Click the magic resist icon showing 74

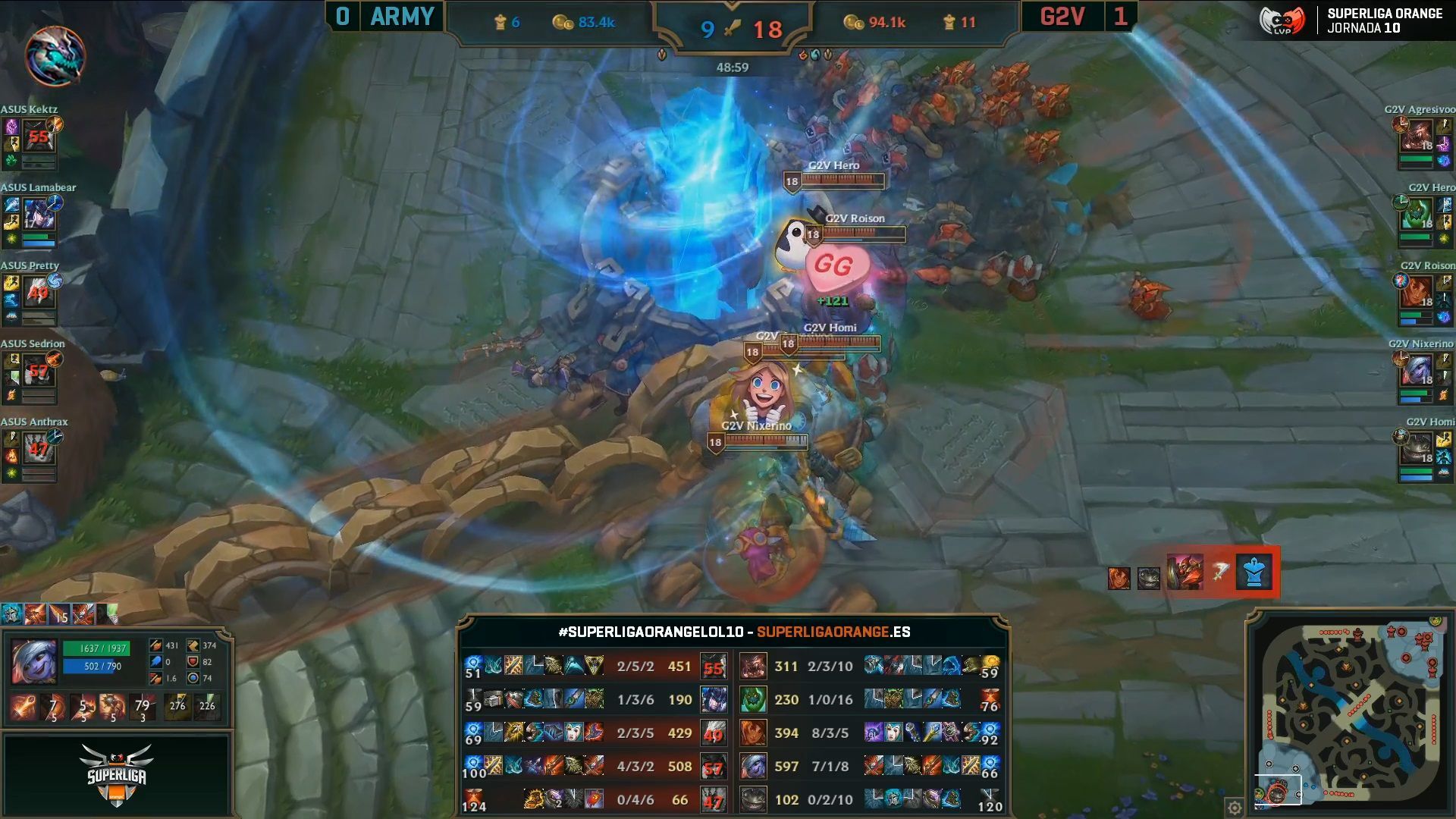click(x=193, y=679)
